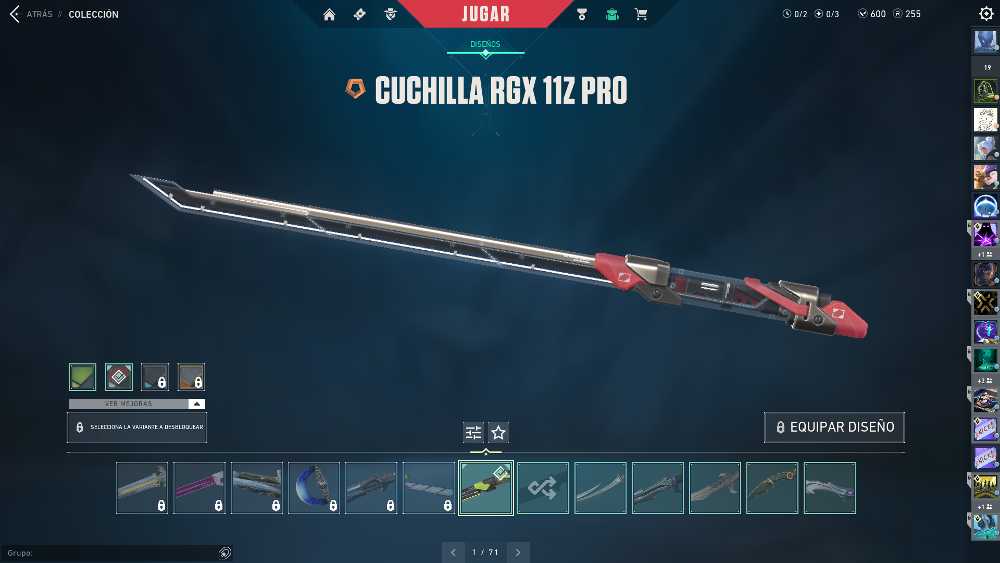Select the DISEÑOS tab
The height and width of the screenshot is (563, 1000).
485,45
